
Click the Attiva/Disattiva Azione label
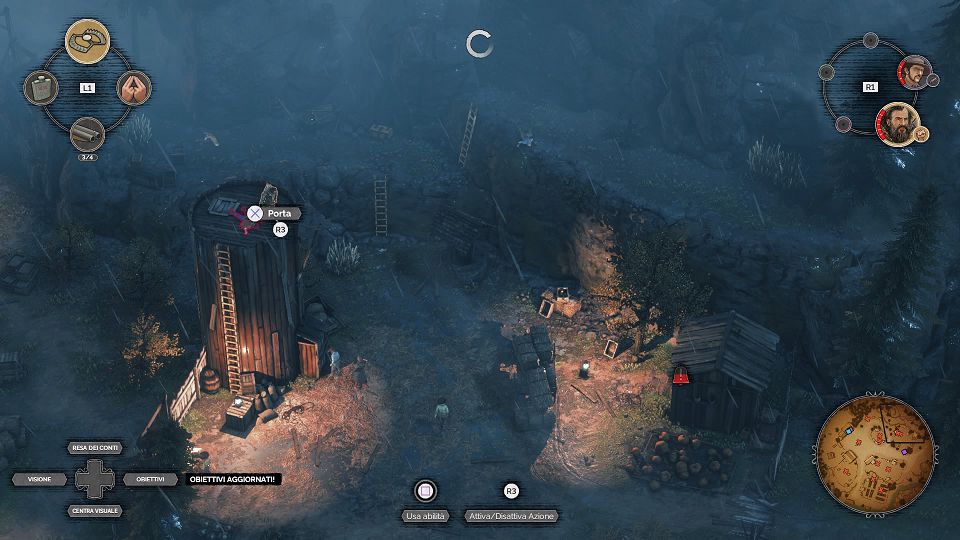click(511, 516)
